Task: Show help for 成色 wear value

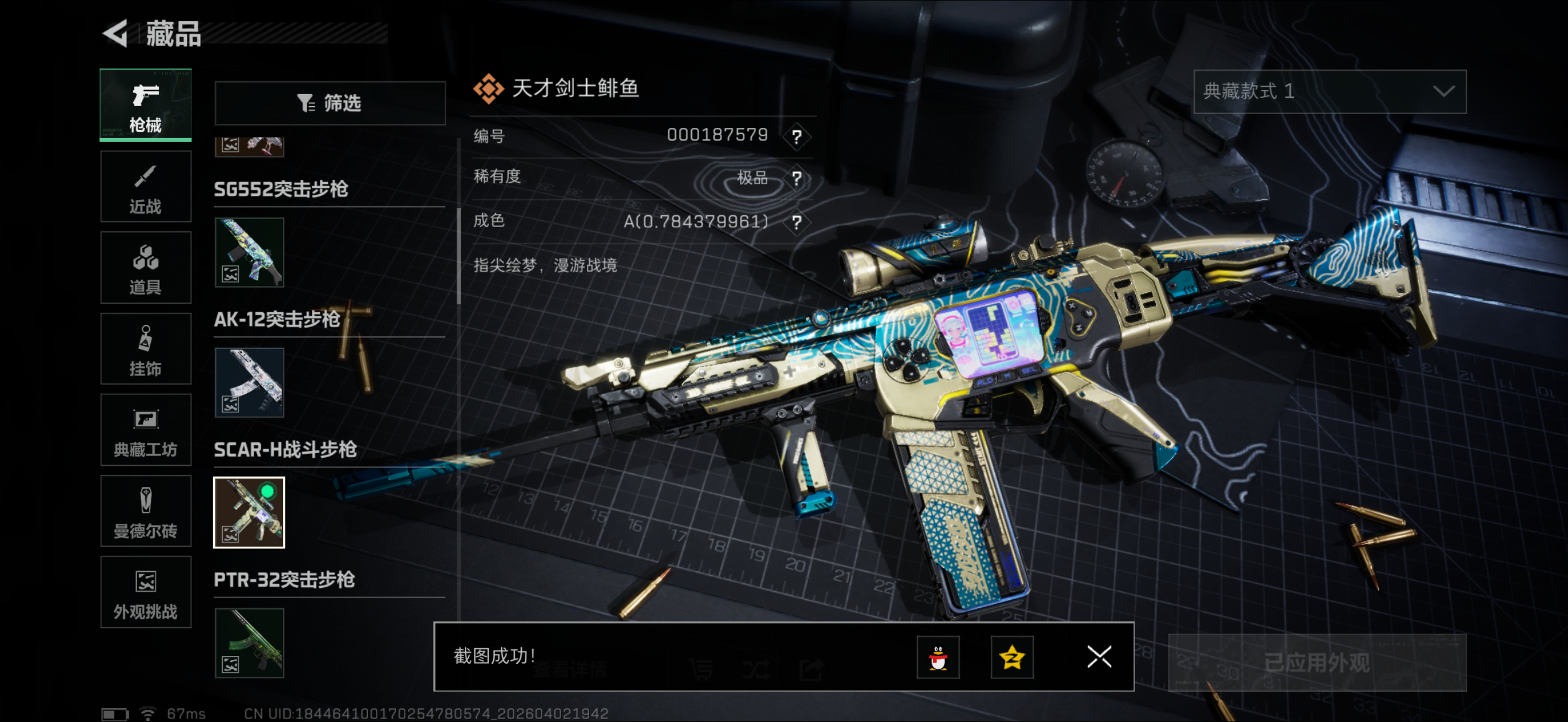Action: tap(796, 222)
